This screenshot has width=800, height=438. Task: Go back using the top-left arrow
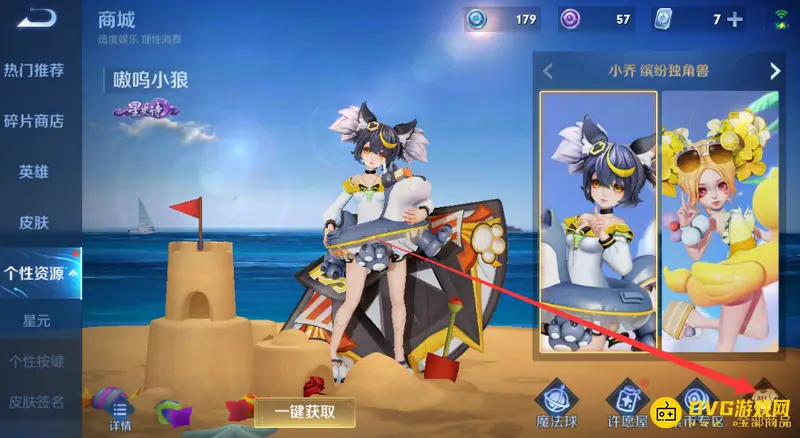33,20
